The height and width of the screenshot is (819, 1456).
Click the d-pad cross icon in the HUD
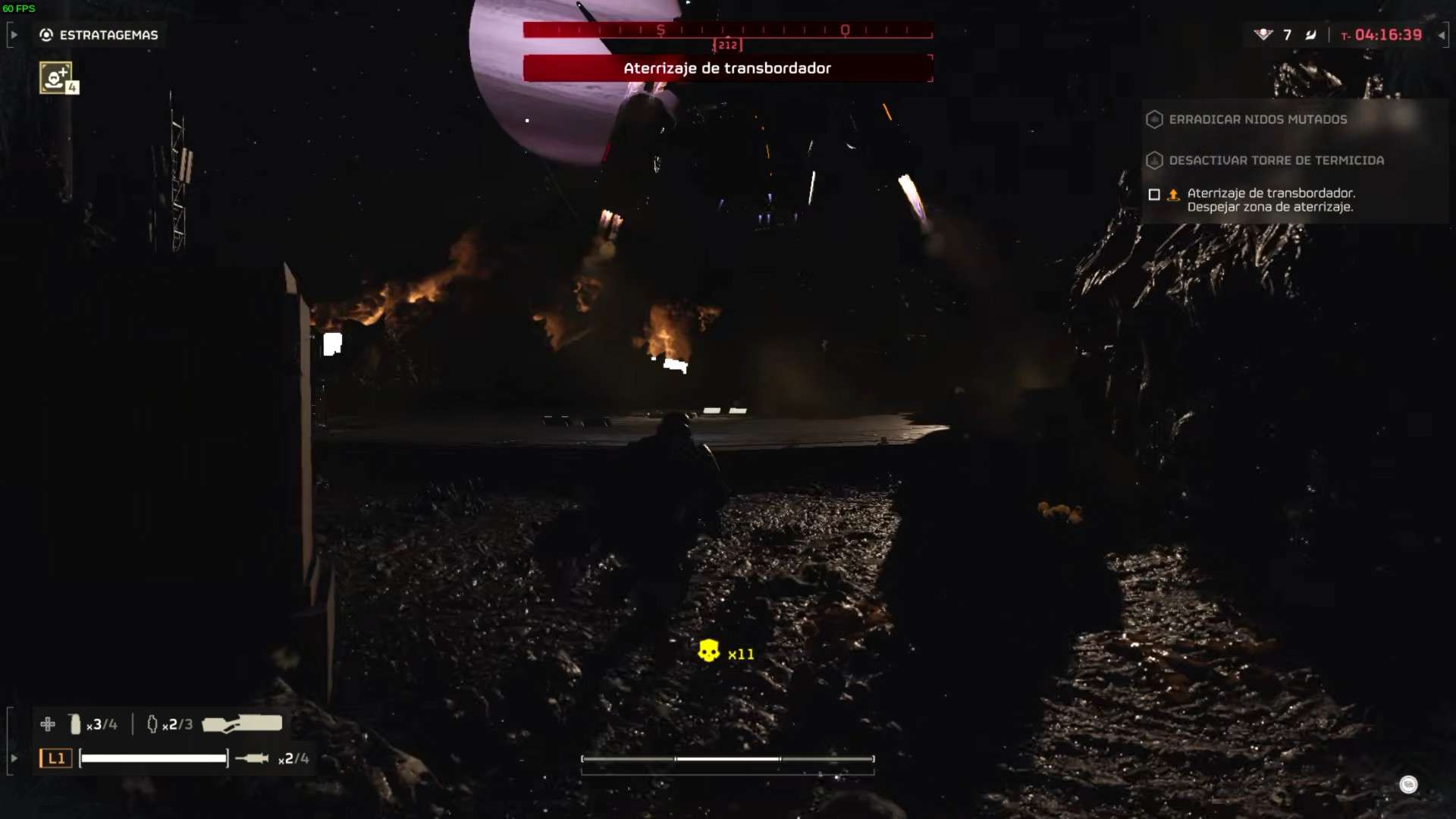pos(49,723)
